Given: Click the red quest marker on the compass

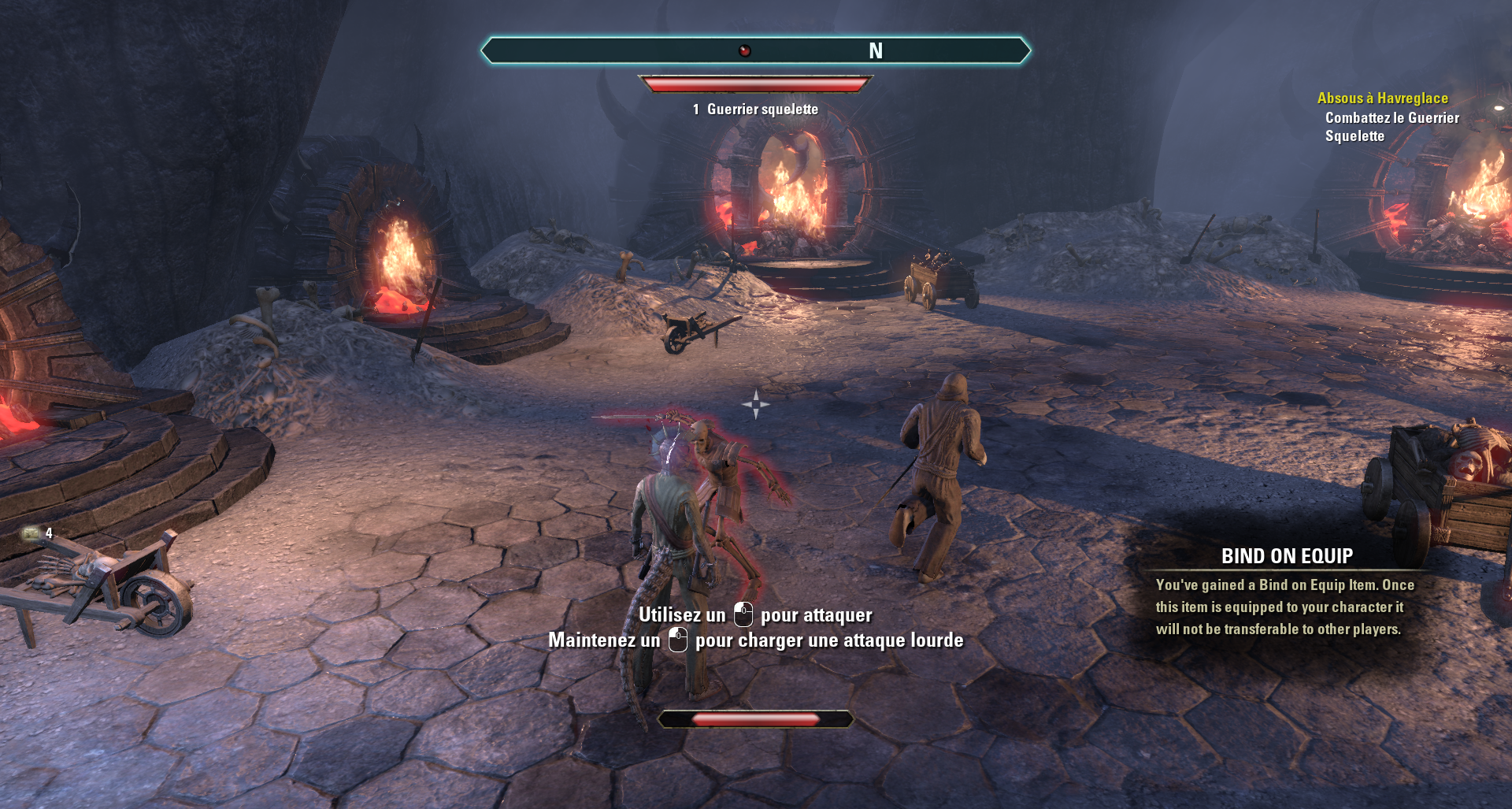Looking at the screenshot, I should click(x=744, y=51).
